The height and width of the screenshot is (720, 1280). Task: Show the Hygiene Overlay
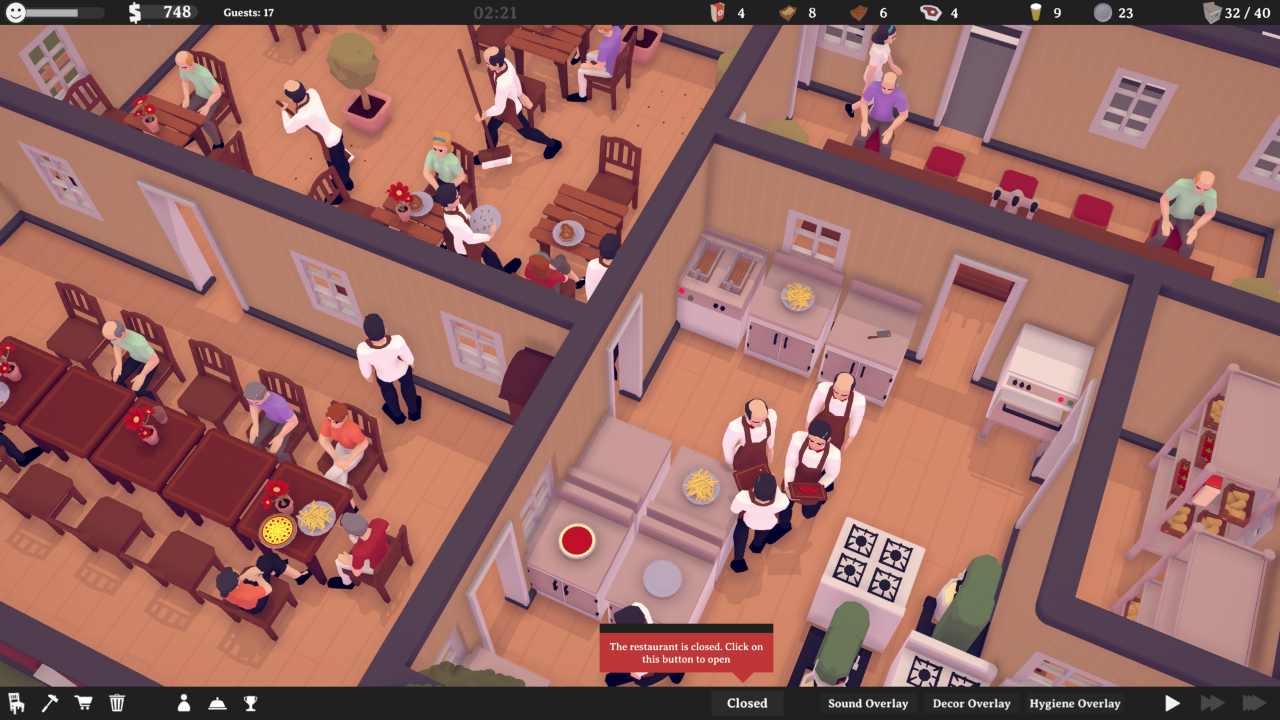[x=1074, y=703]
